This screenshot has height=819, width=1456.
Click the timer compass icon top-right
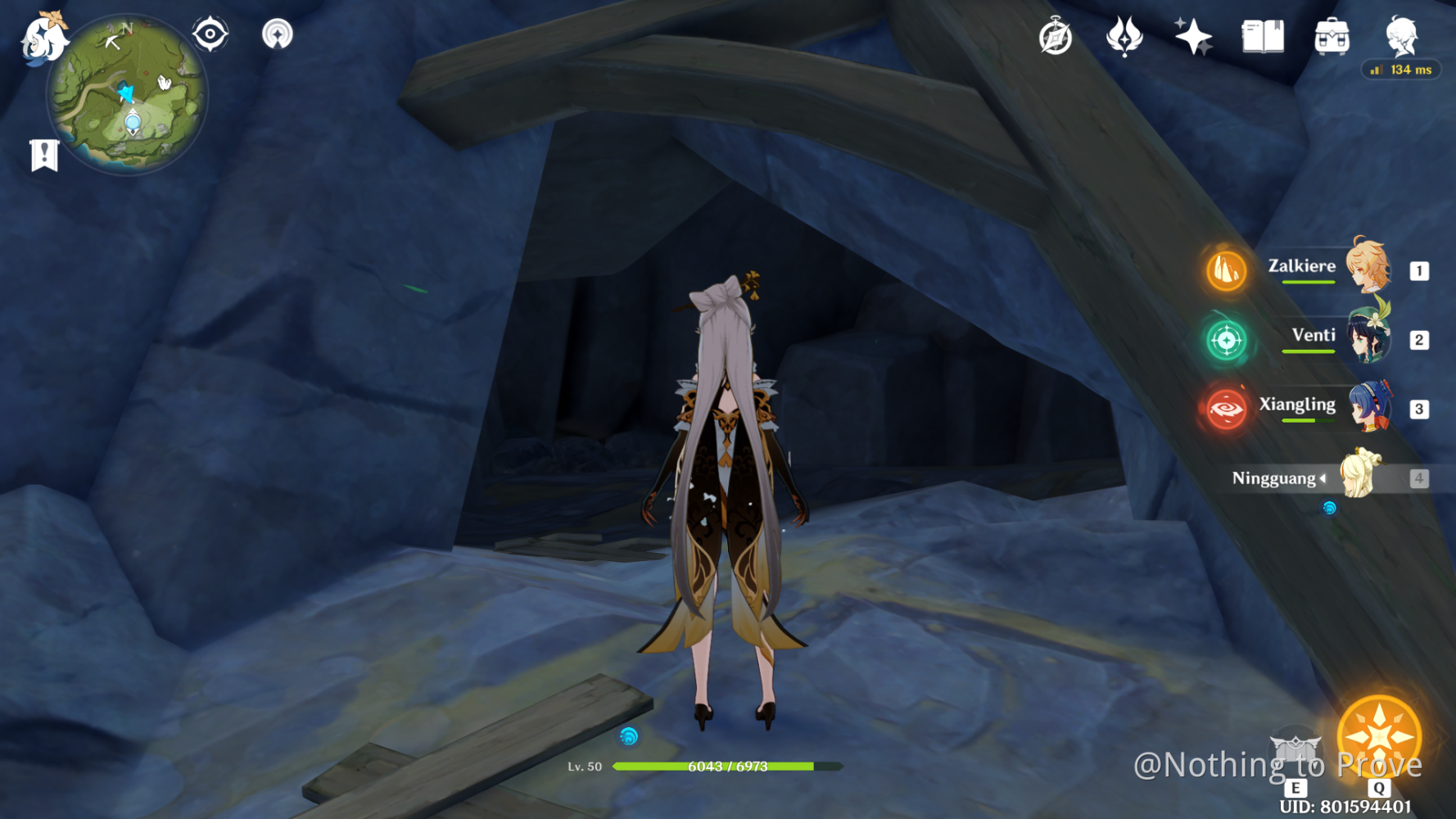click(x=1056, y=34)
